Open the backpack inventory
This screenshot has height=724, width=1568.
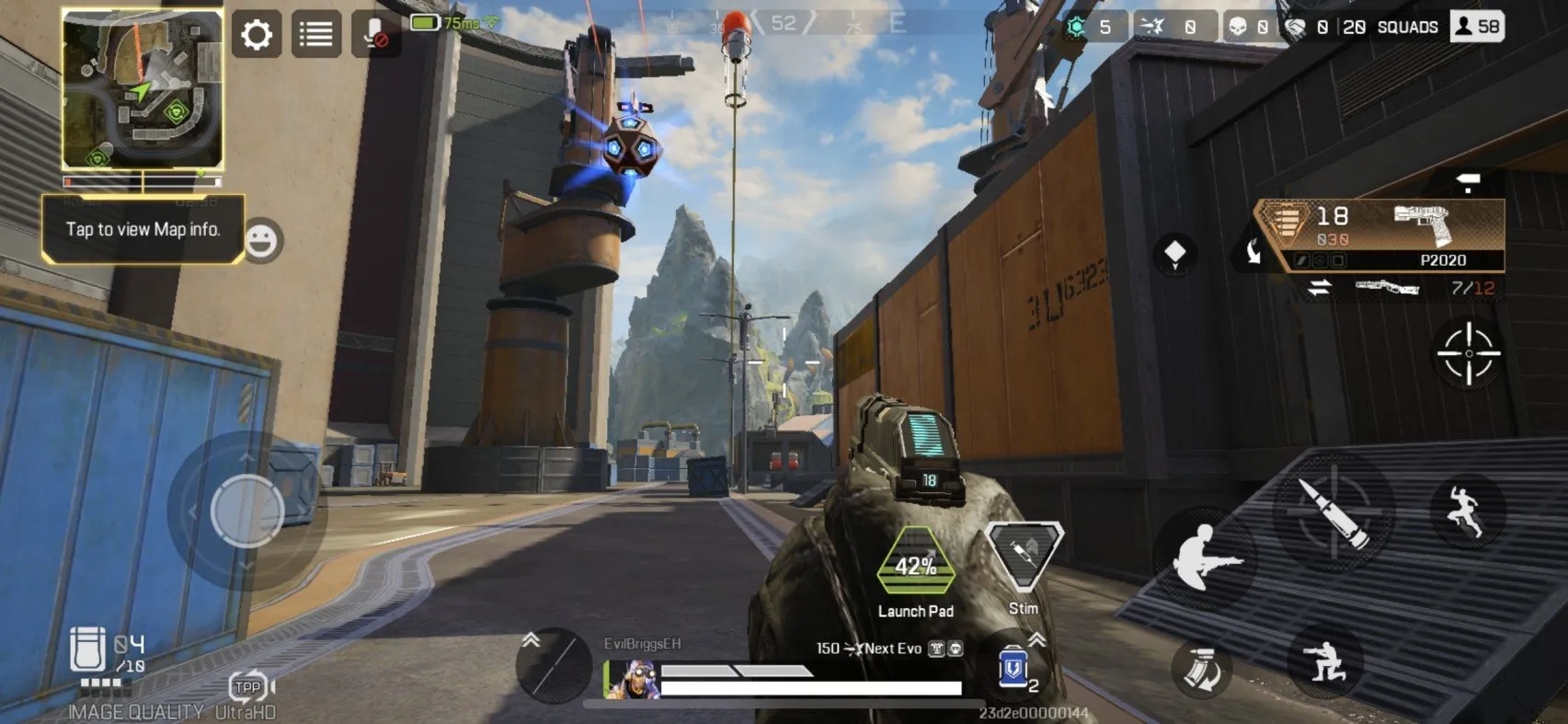tap(88, 649)
